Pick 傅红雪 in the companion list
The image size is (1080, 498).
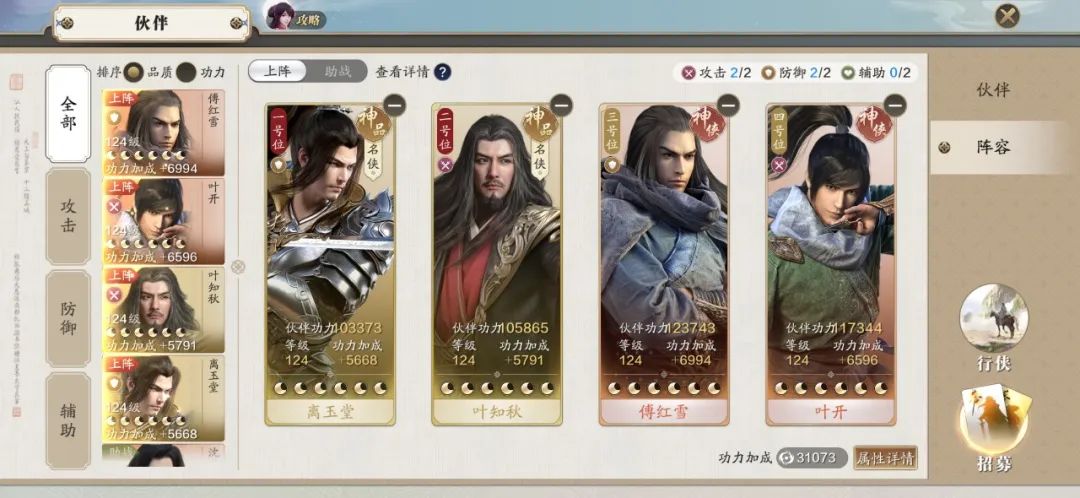pyautogui.click(x=163, y=133)
